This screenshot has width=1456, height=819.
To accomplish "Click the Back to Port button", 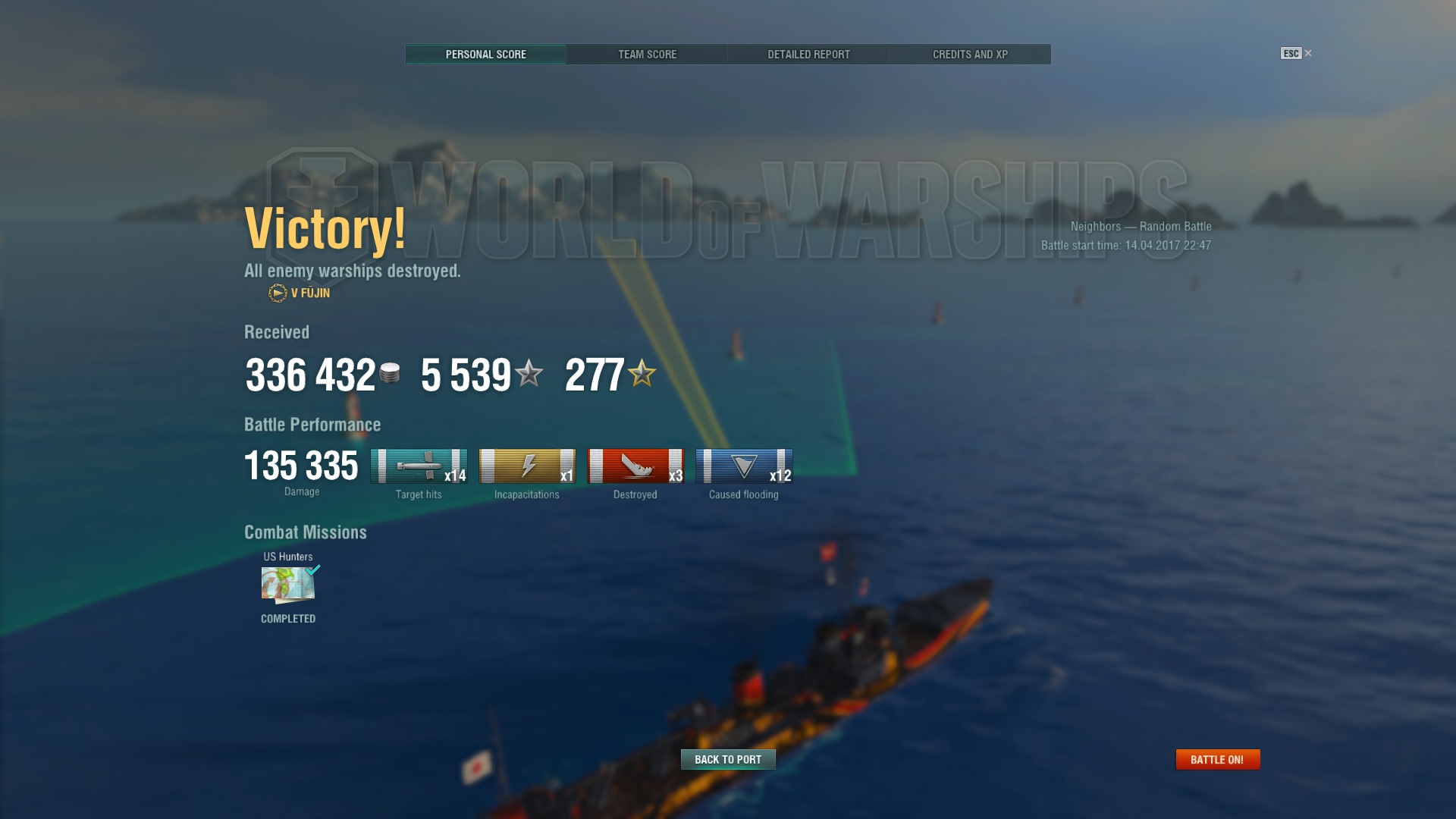I will 728,759.
